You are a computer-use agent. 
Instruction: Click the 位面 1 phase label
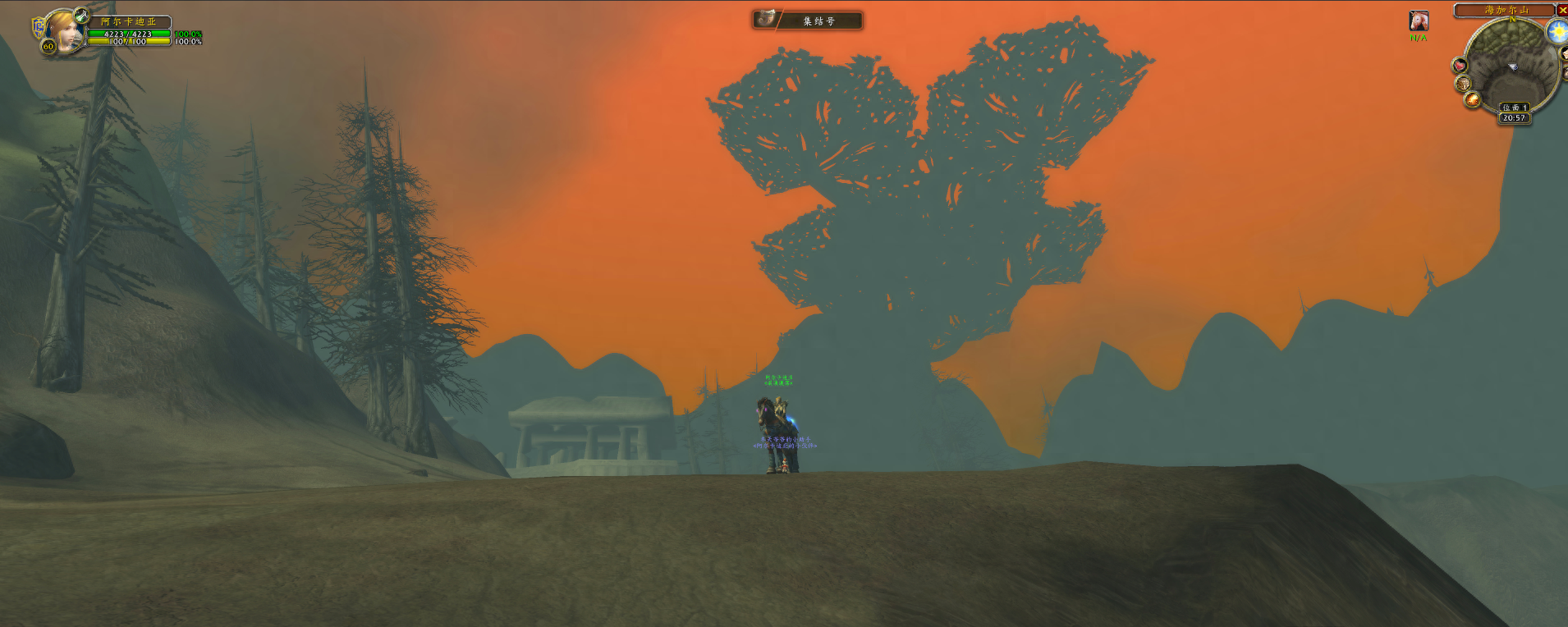click(x=1514, y=108)
